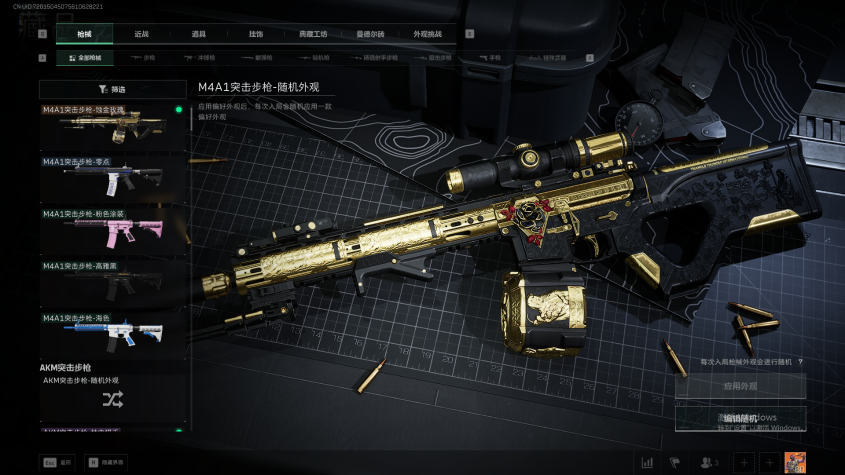
Task: Apply the skin with 应用外观
Action: (740, 386)
